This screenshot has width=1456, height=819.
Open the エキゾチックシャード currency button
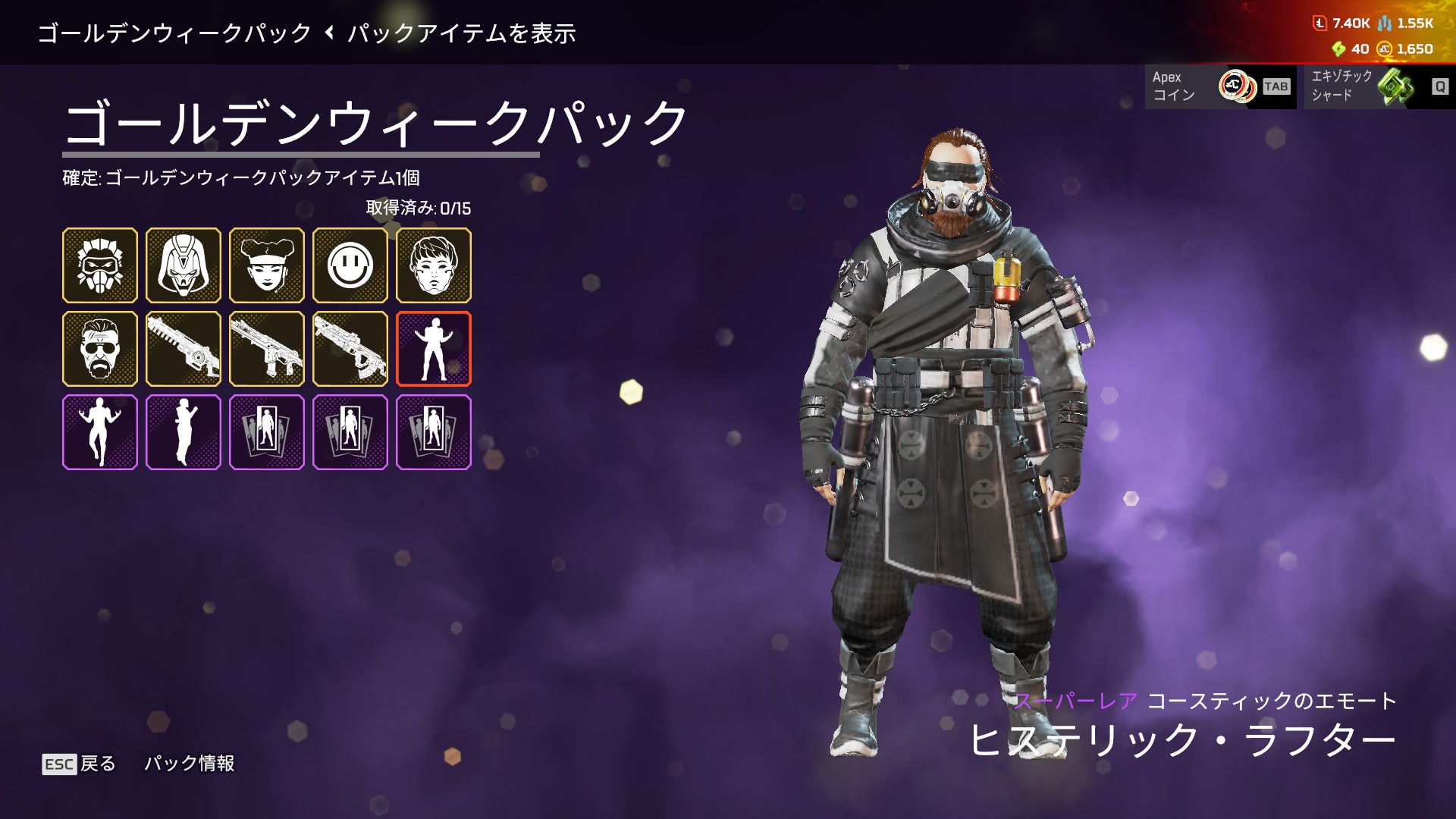click(1379, 86)
